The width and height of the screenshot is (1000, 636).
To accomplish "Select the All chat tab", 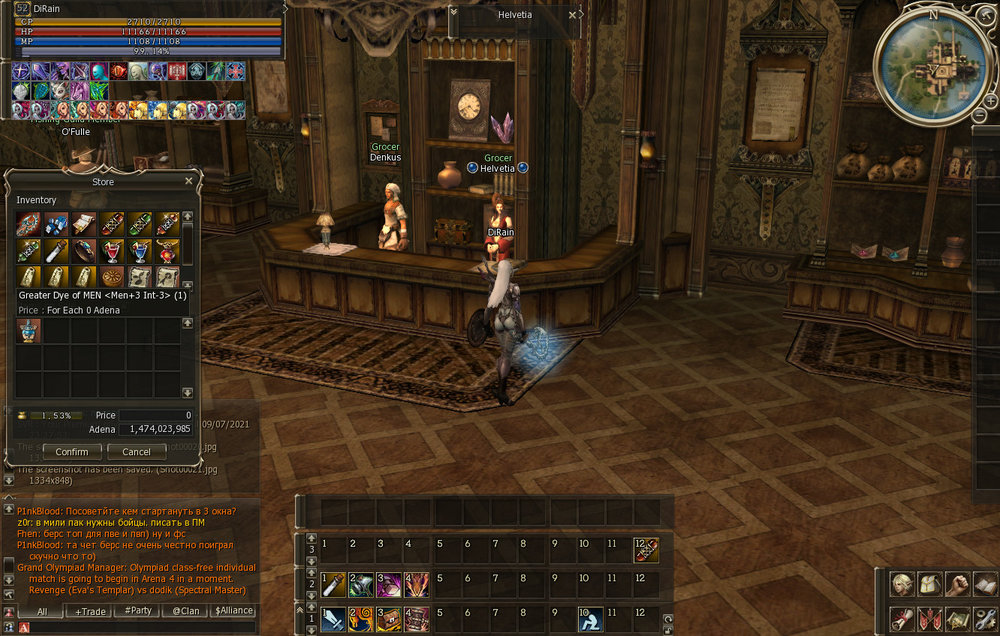I will pos(43,611).
